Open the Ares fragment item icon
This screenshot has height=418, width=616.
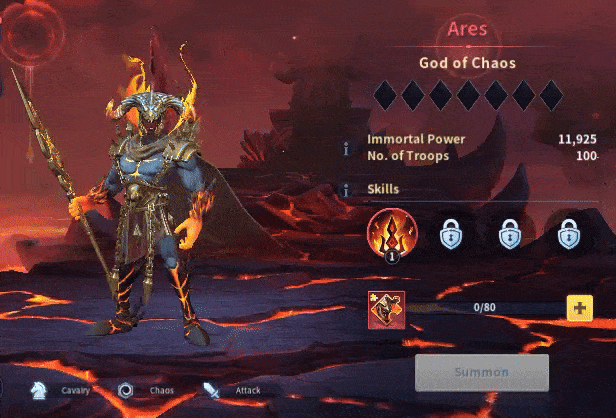coord(386,309)
